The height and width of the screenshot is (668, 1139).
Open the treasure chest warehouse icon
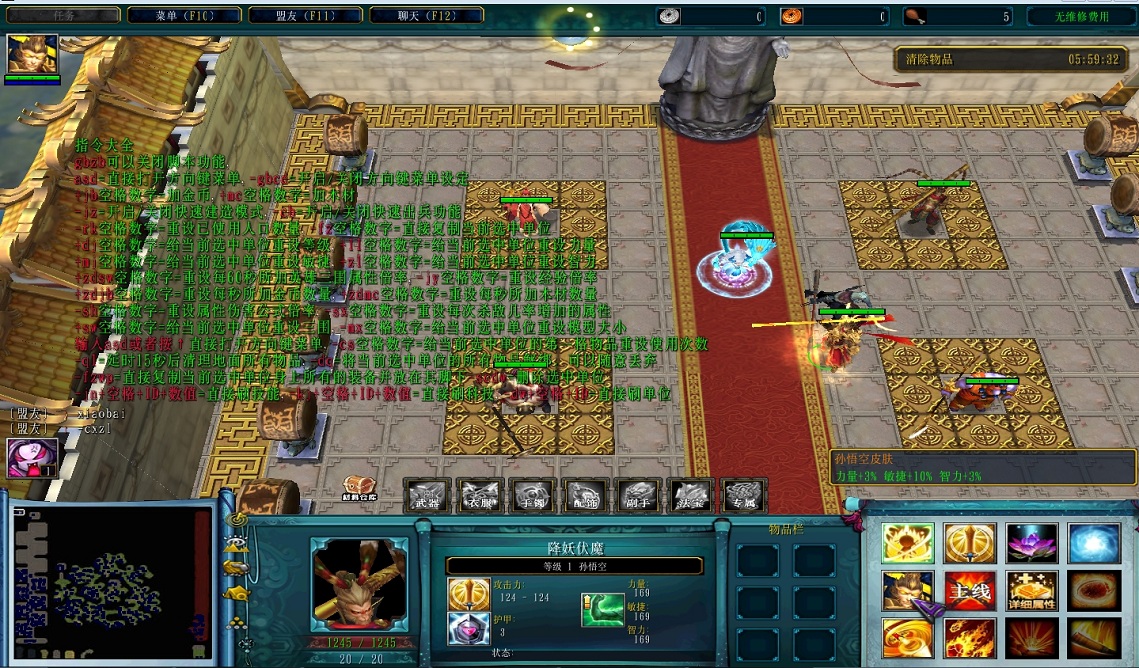click(x=360, y=488)
